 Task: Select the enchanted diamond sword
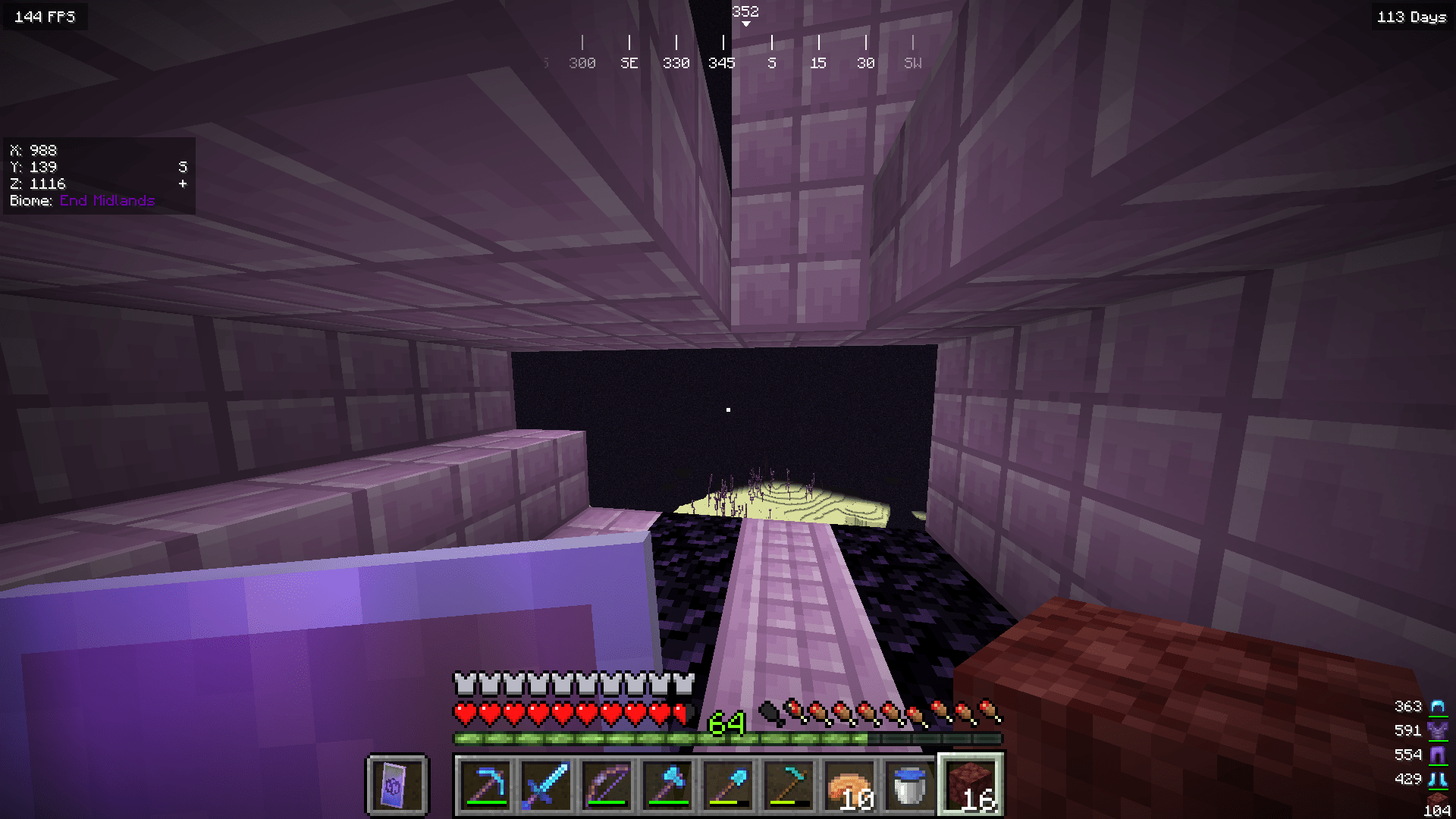(548, 786)
